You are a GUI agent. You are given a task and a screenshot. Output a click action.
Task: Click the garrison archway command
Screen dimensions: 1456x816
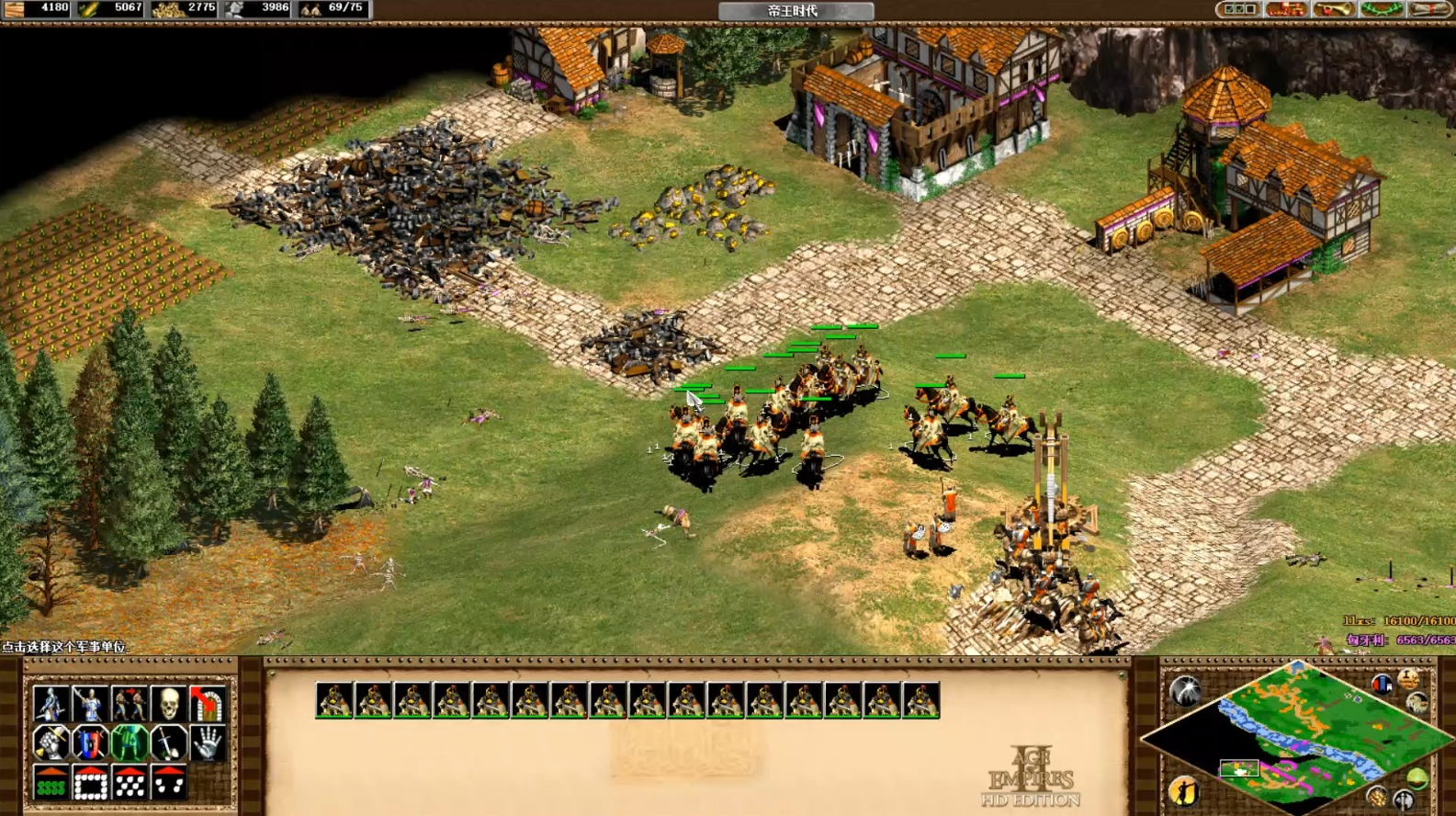point(207,704)
